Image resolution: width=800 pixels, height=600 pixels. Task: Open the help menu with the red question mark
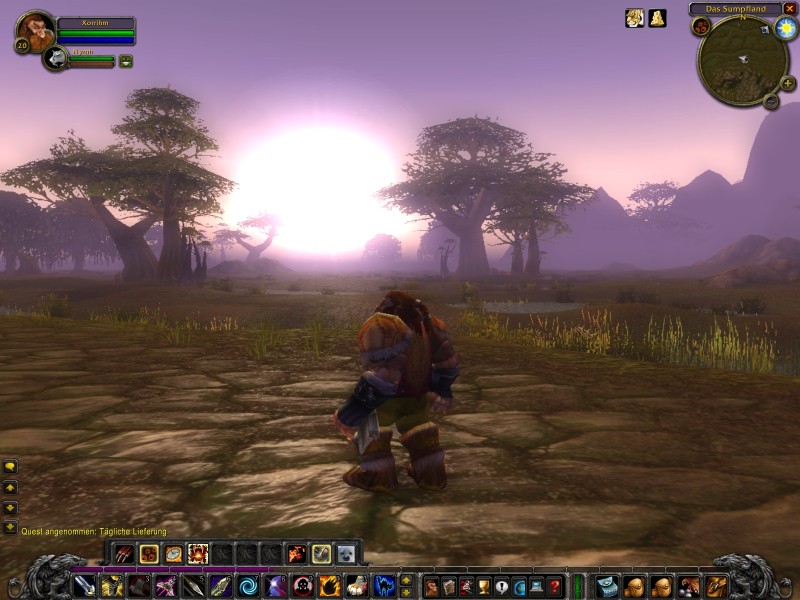click(x=555, y=586)
